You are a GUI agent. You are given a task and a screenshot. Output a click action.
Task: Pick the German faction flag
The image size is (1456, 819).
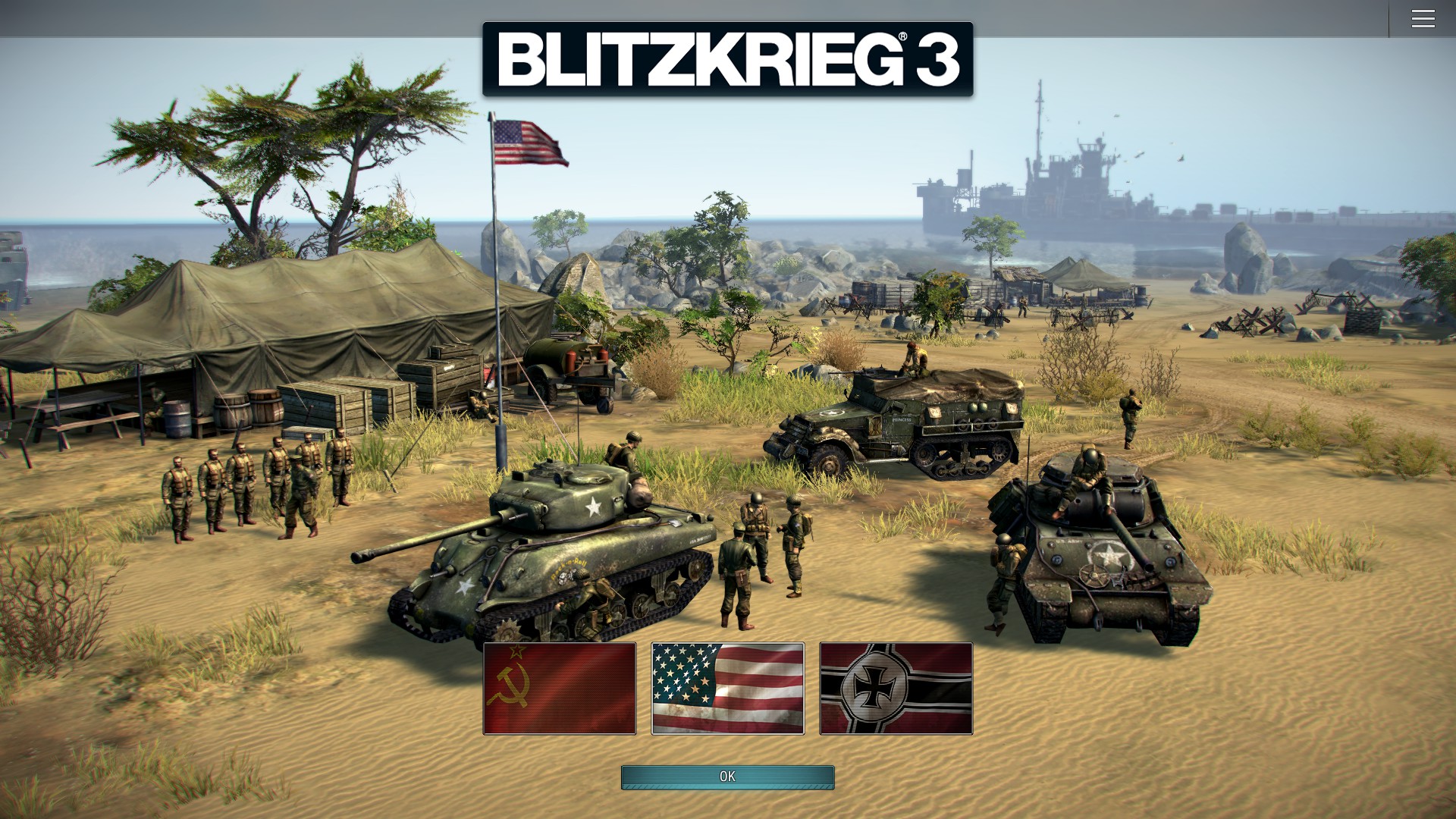896,689
